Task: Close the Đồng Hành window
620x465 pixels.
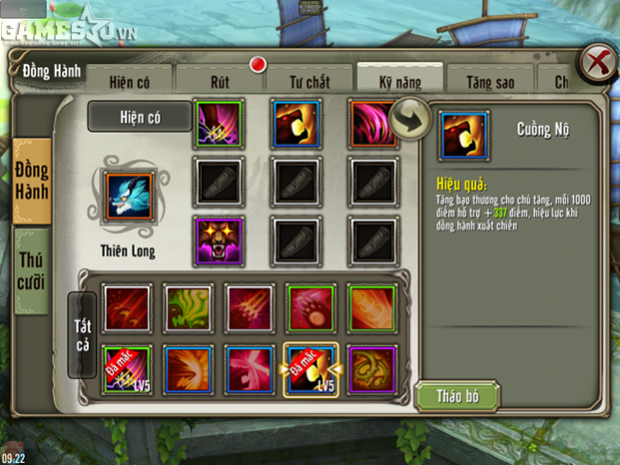Action: click(x=598, y=62)
